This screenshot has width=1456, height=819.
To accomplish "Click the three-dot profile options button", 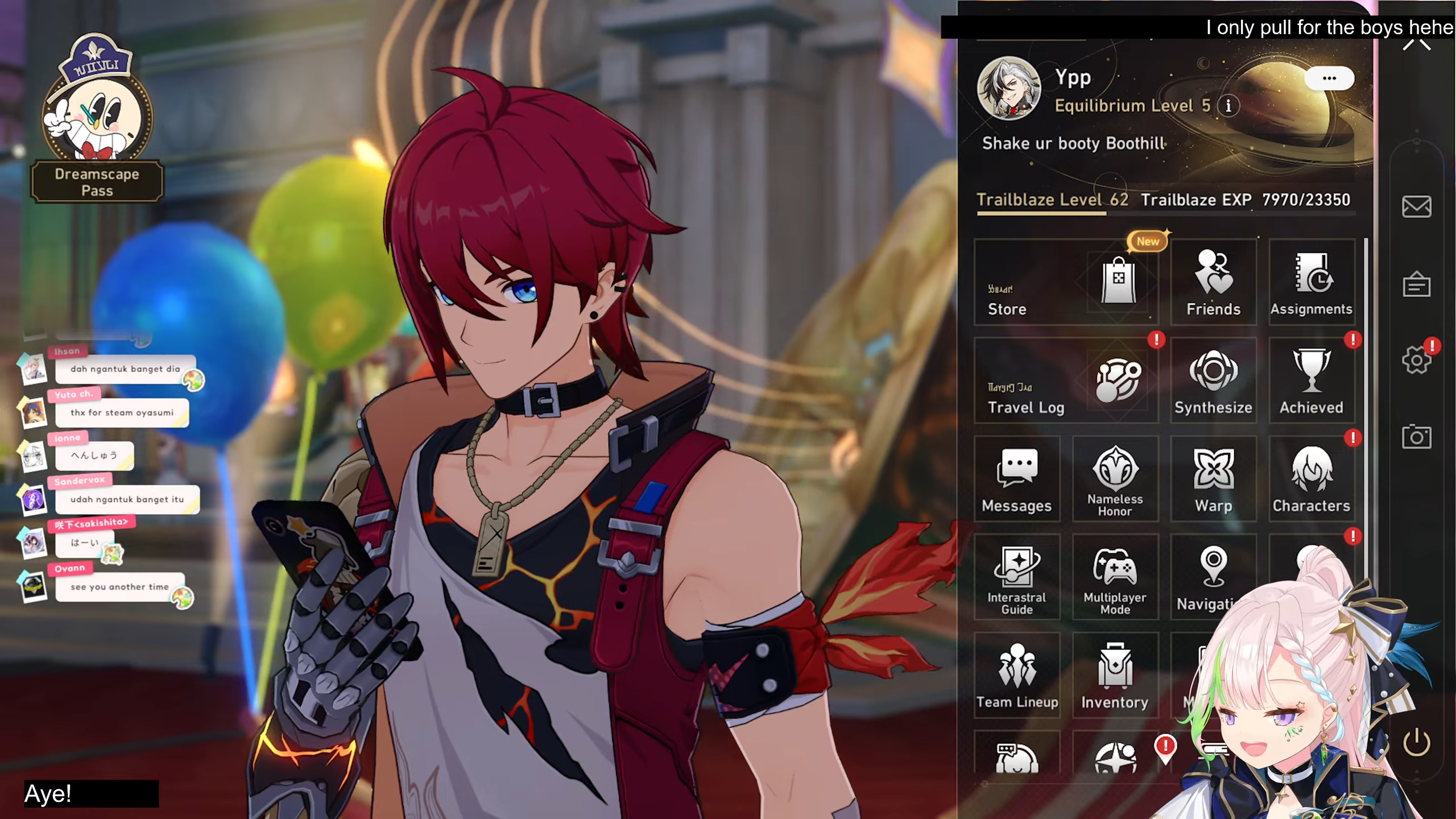I will pyautogui.click(x=1329, y=78).
